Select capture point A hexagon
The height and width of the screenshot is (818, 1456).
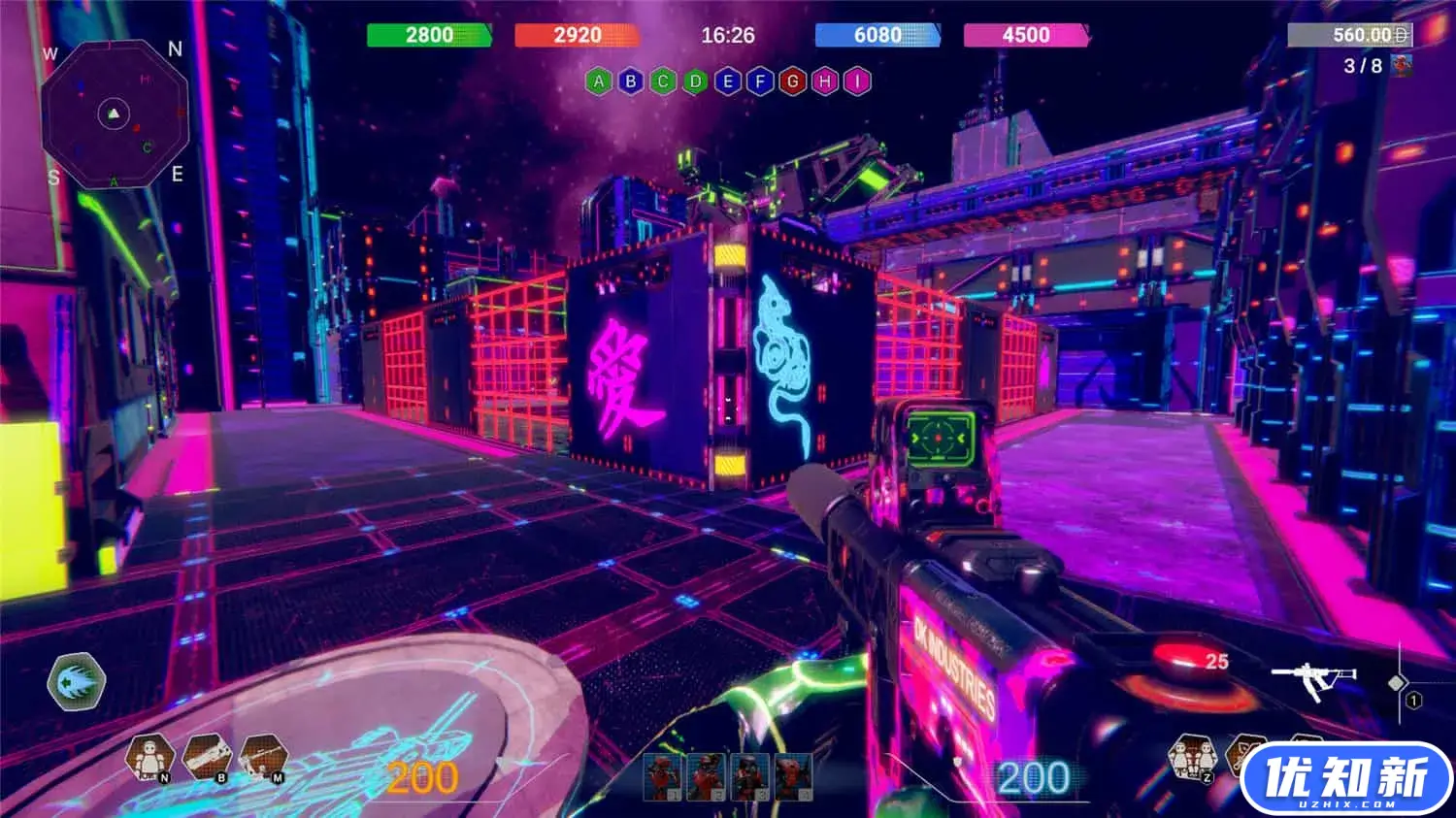click(599, 82)
